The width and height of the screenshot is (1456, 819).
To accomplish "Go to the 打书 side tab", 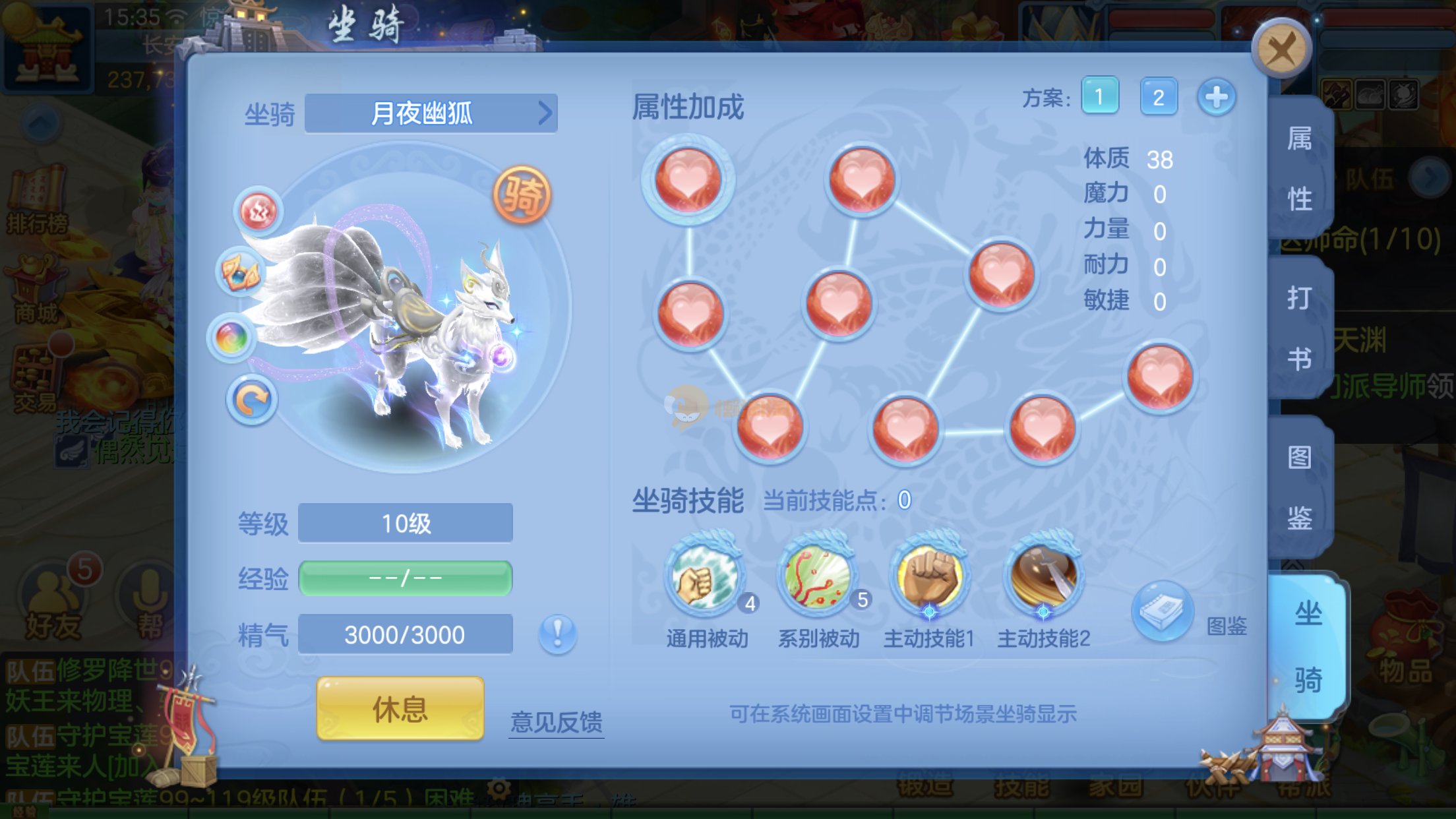I will [1300, 328].
